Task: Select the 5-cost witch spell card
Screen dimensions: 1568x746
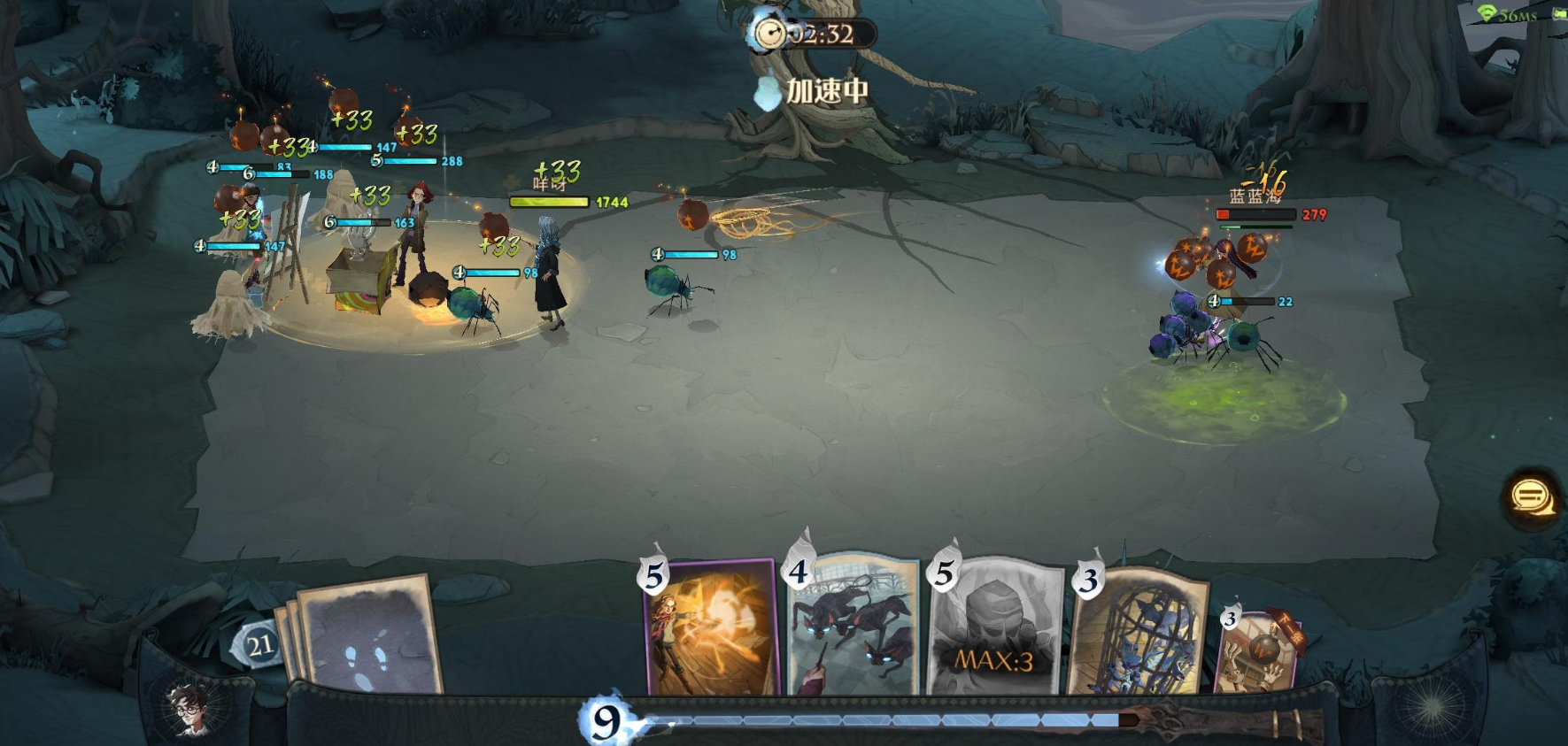Action: click(x=711, y=629)
